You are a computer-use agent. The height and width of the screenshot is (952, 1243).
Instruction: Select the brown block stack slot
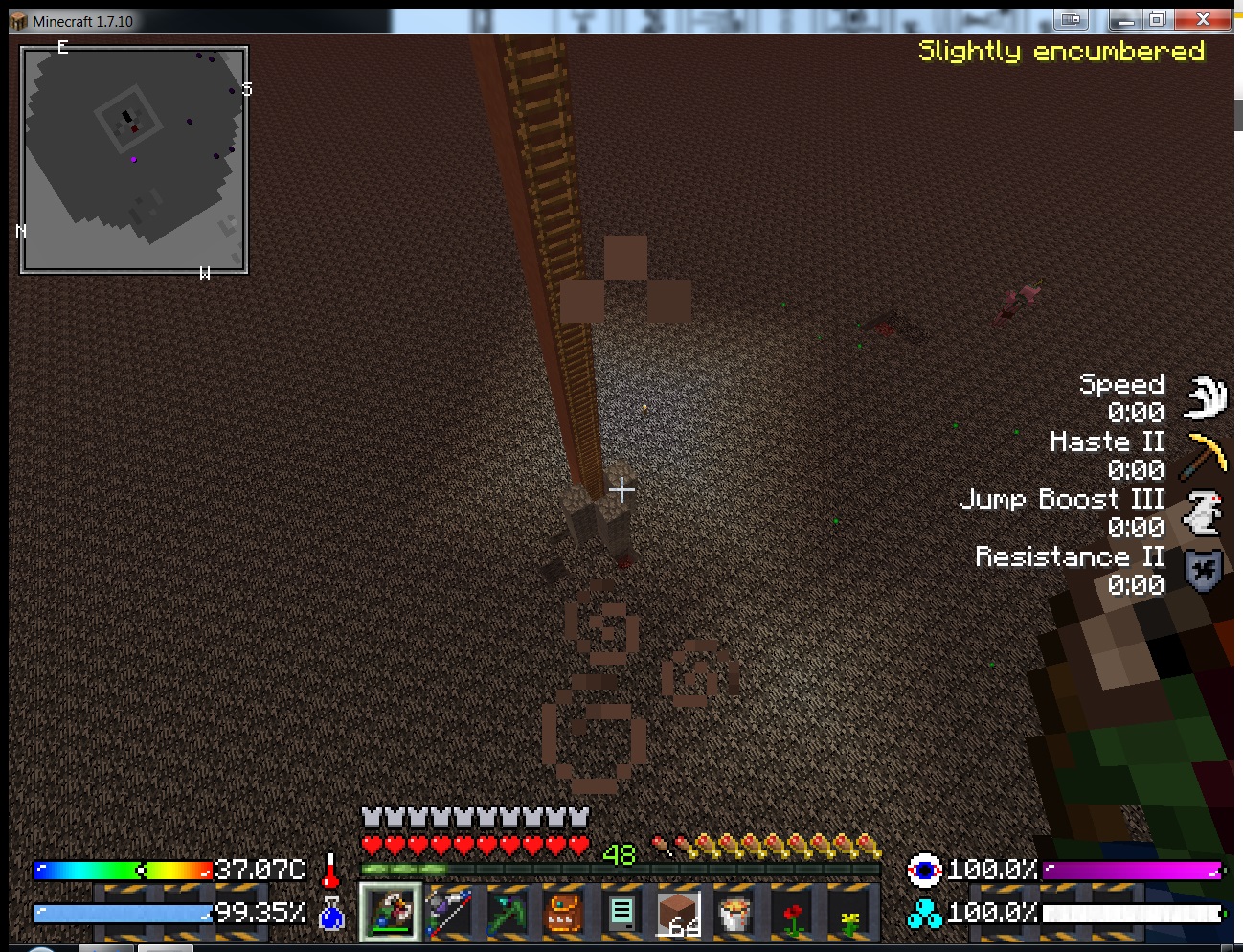pyautogui.click(x=678, y=913)
